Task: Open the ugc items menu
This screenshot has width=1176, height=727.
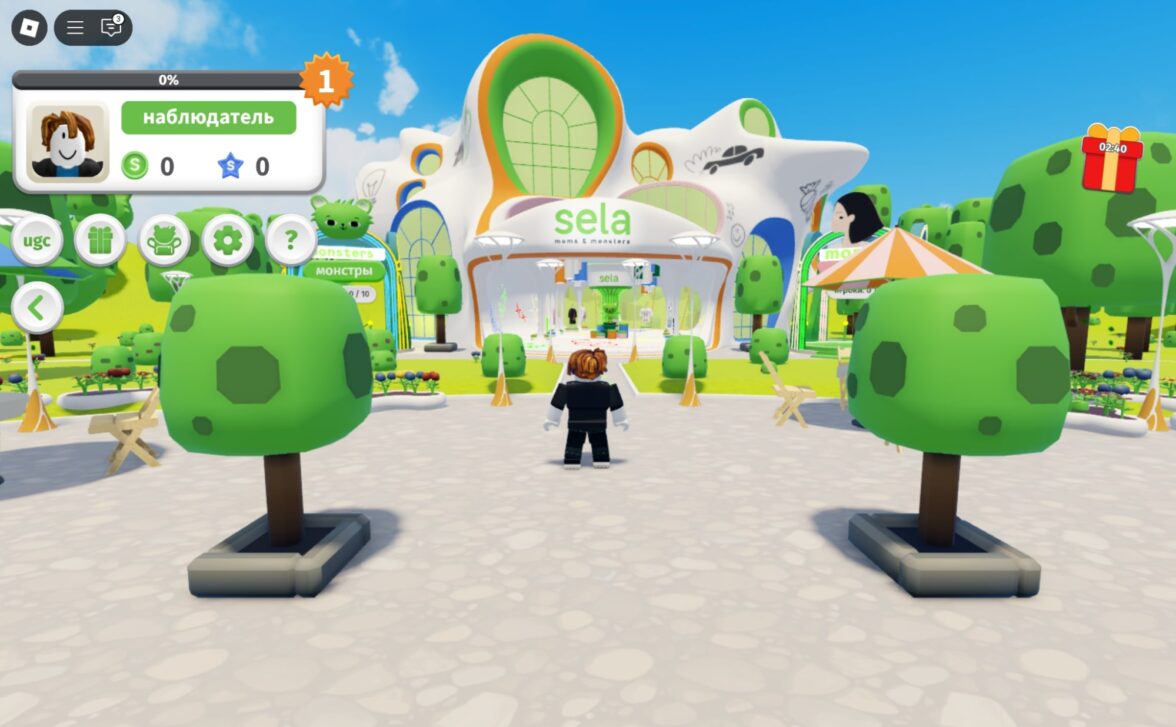Action: click(37, 240)
